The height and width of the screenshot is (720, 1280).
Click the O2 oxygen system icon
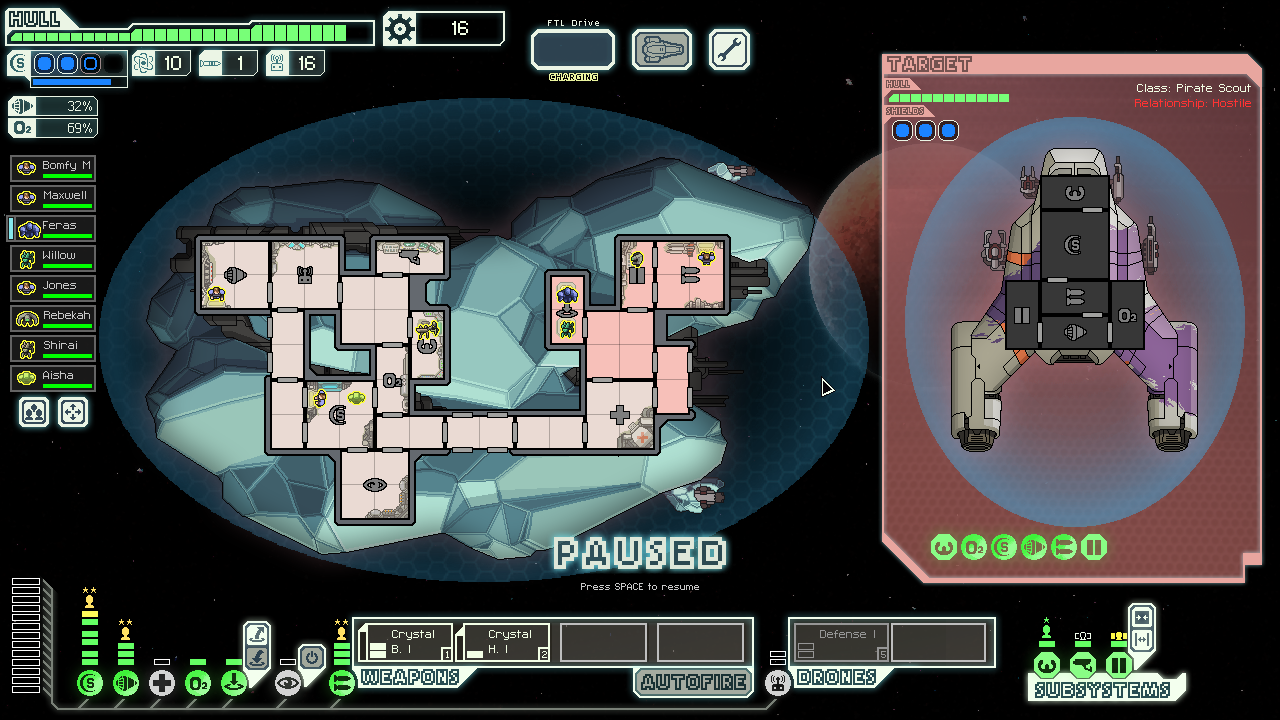tap(198, 684)
